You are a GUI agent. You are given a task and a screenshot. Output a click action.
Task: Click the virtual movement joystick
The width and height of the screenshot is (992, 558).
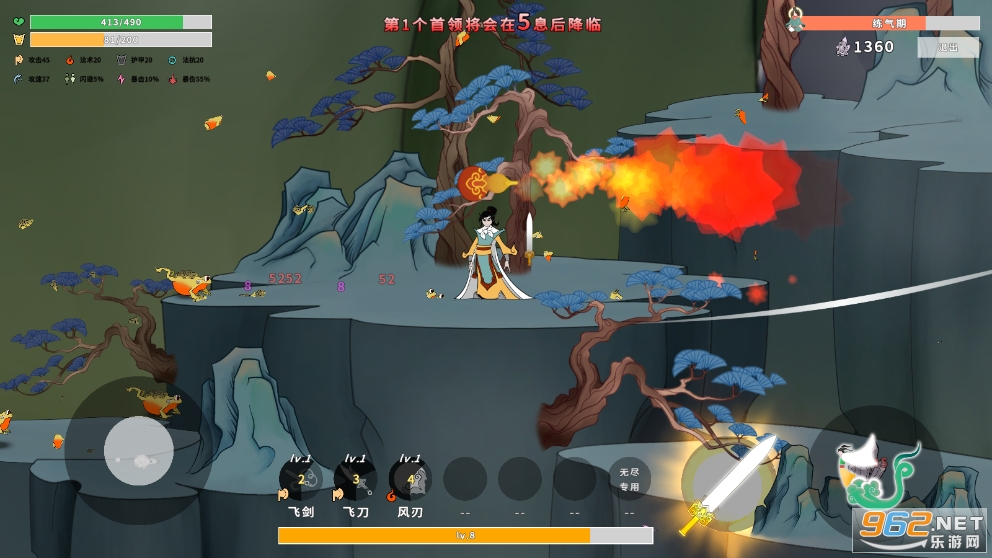138,450
